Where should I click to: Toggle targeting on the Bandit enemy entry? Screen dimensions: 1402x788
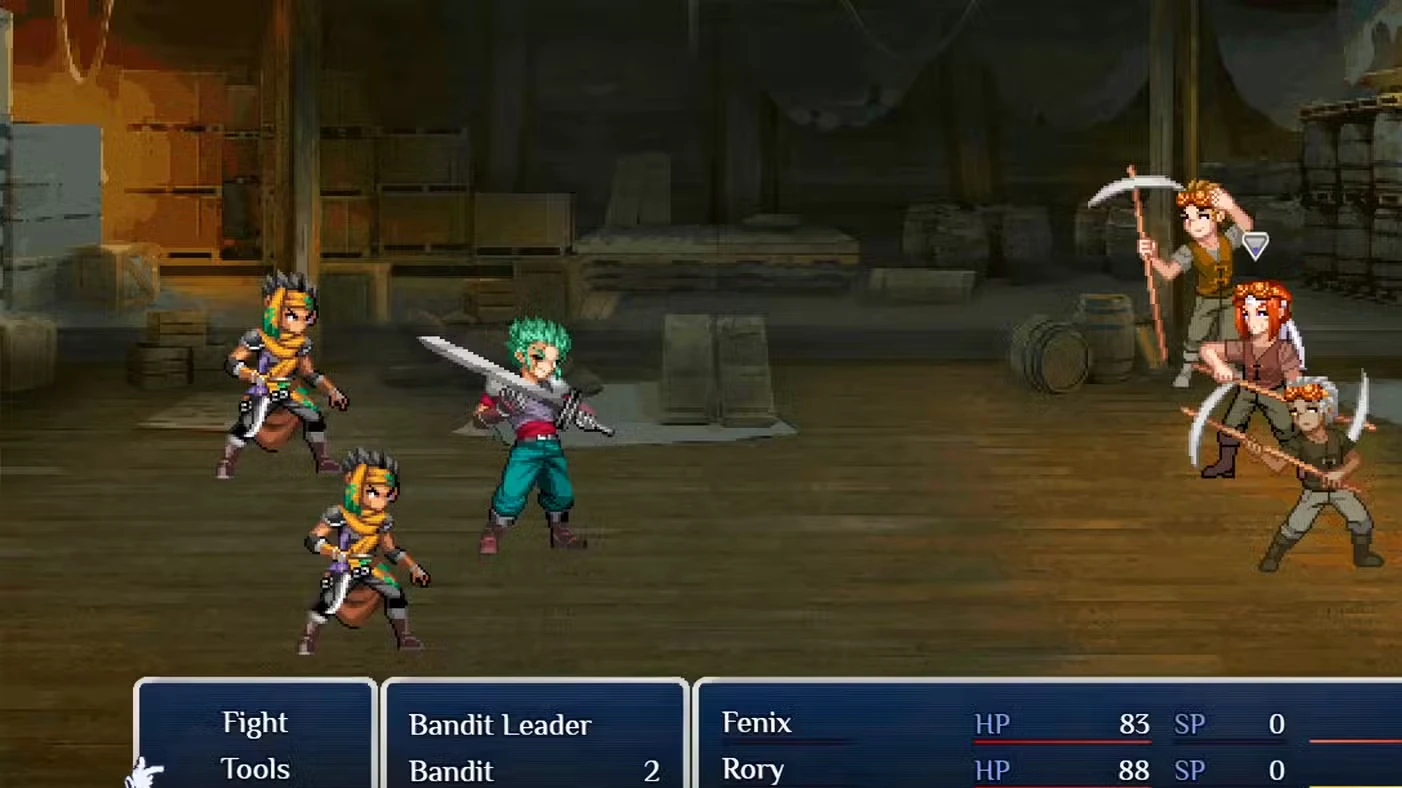pyautogui.click(x=452, y=770)
